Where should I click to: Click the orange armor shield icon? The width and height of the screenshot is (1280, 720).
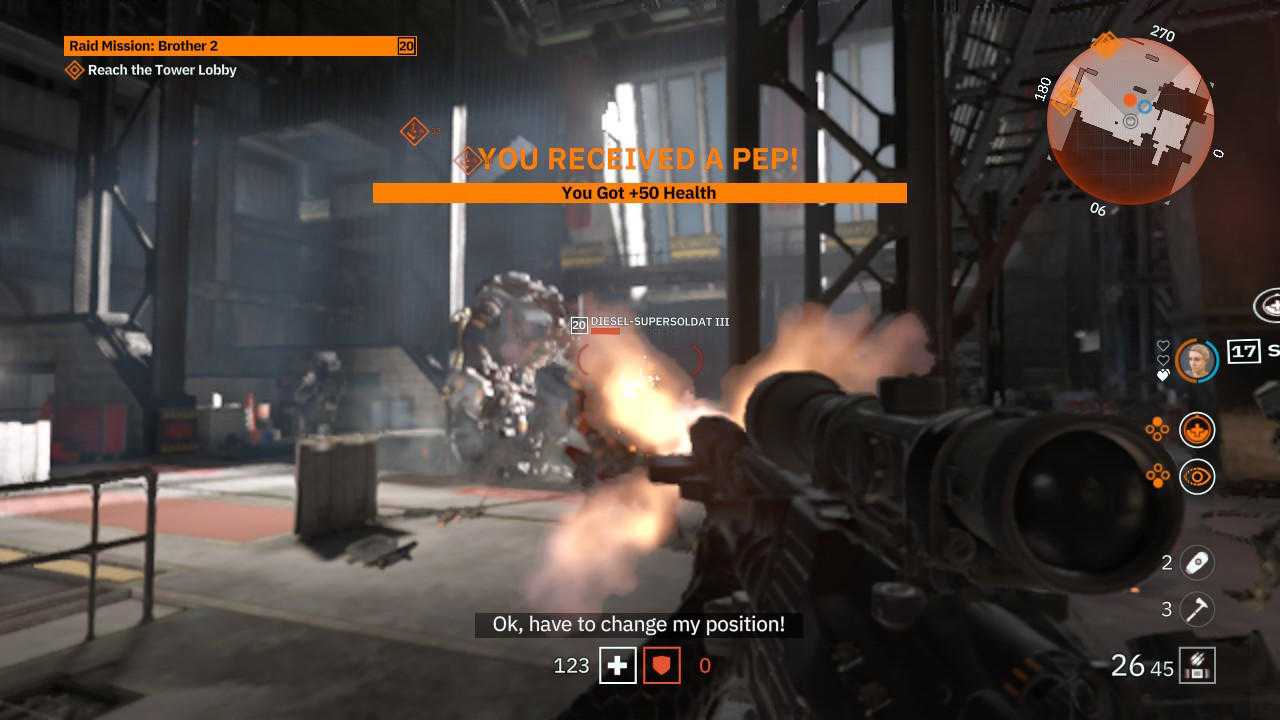662,665
